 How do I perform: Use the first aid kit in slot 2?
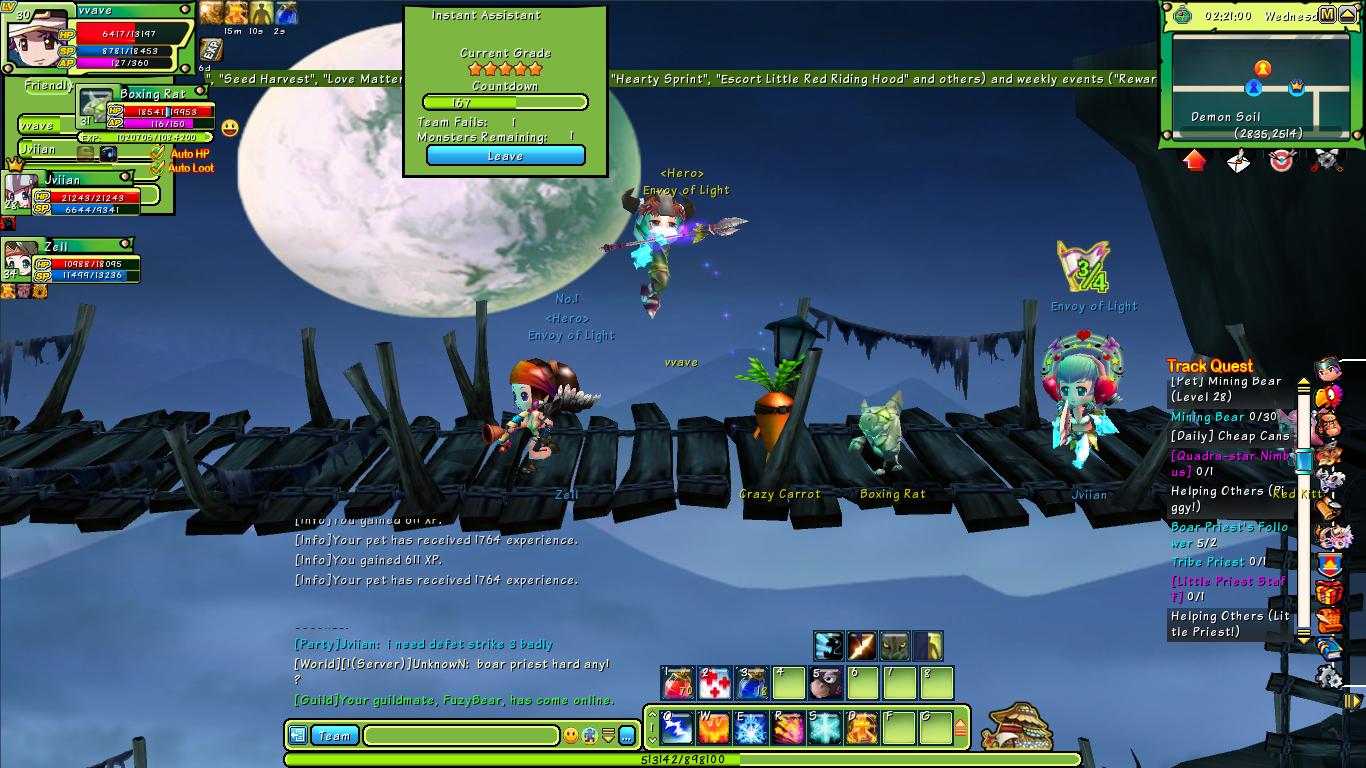point(715,684)
